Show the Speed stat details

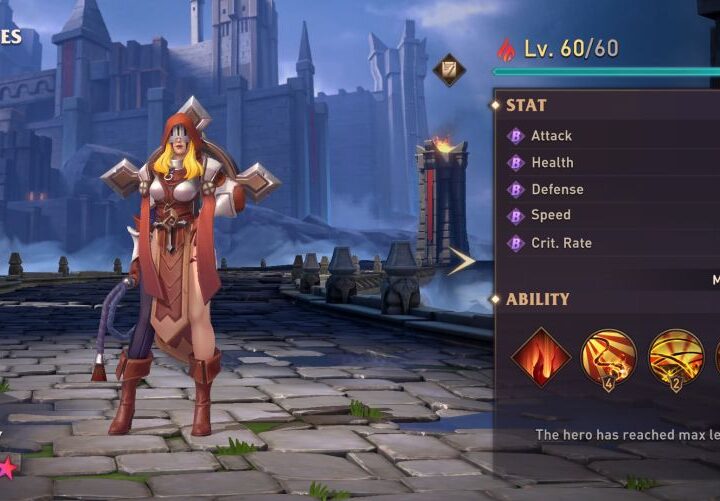551,215
